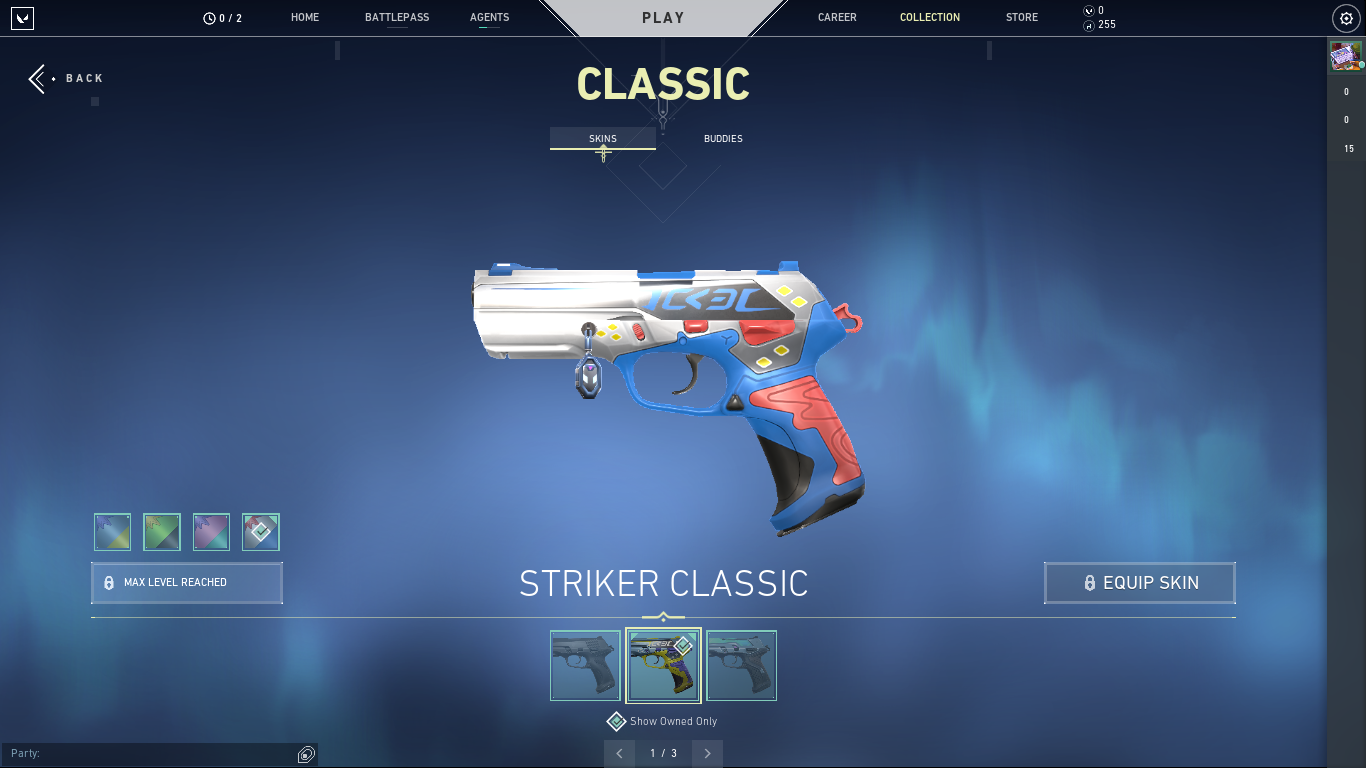Open the Battlepass page
Viewport: 1366px width, 768px height.
click(397, 18)
